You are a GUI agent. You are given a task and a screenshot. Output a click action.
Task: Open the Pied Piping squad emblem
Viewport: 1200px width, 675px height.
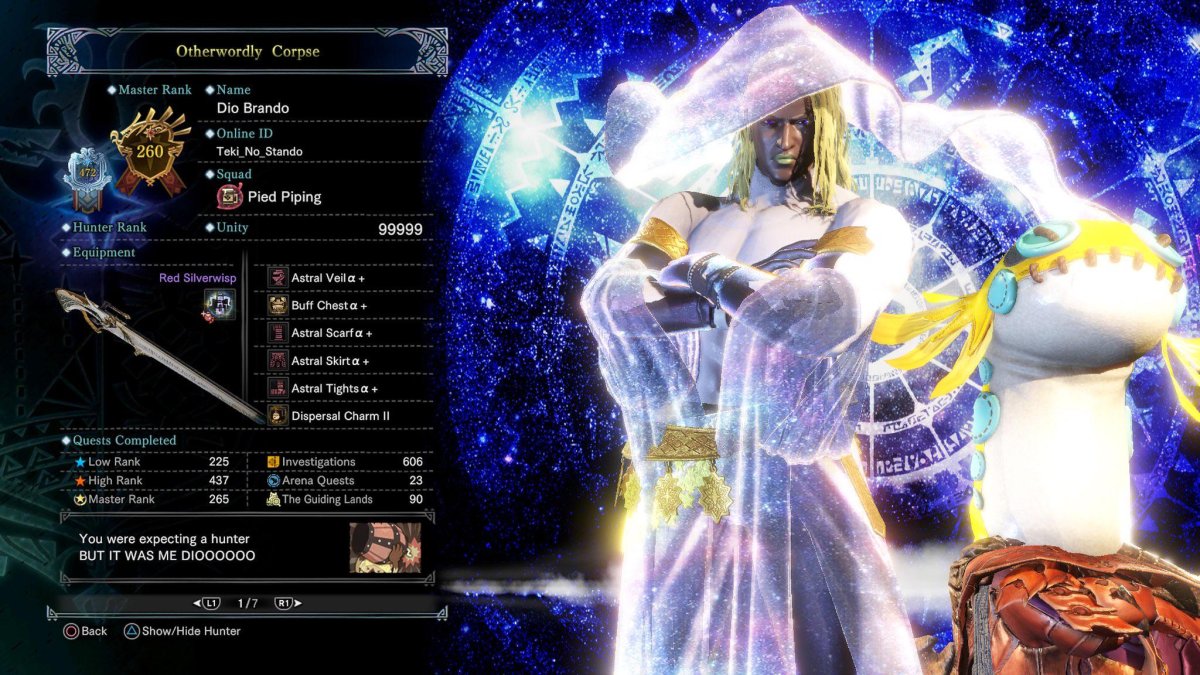click(230, 197)
